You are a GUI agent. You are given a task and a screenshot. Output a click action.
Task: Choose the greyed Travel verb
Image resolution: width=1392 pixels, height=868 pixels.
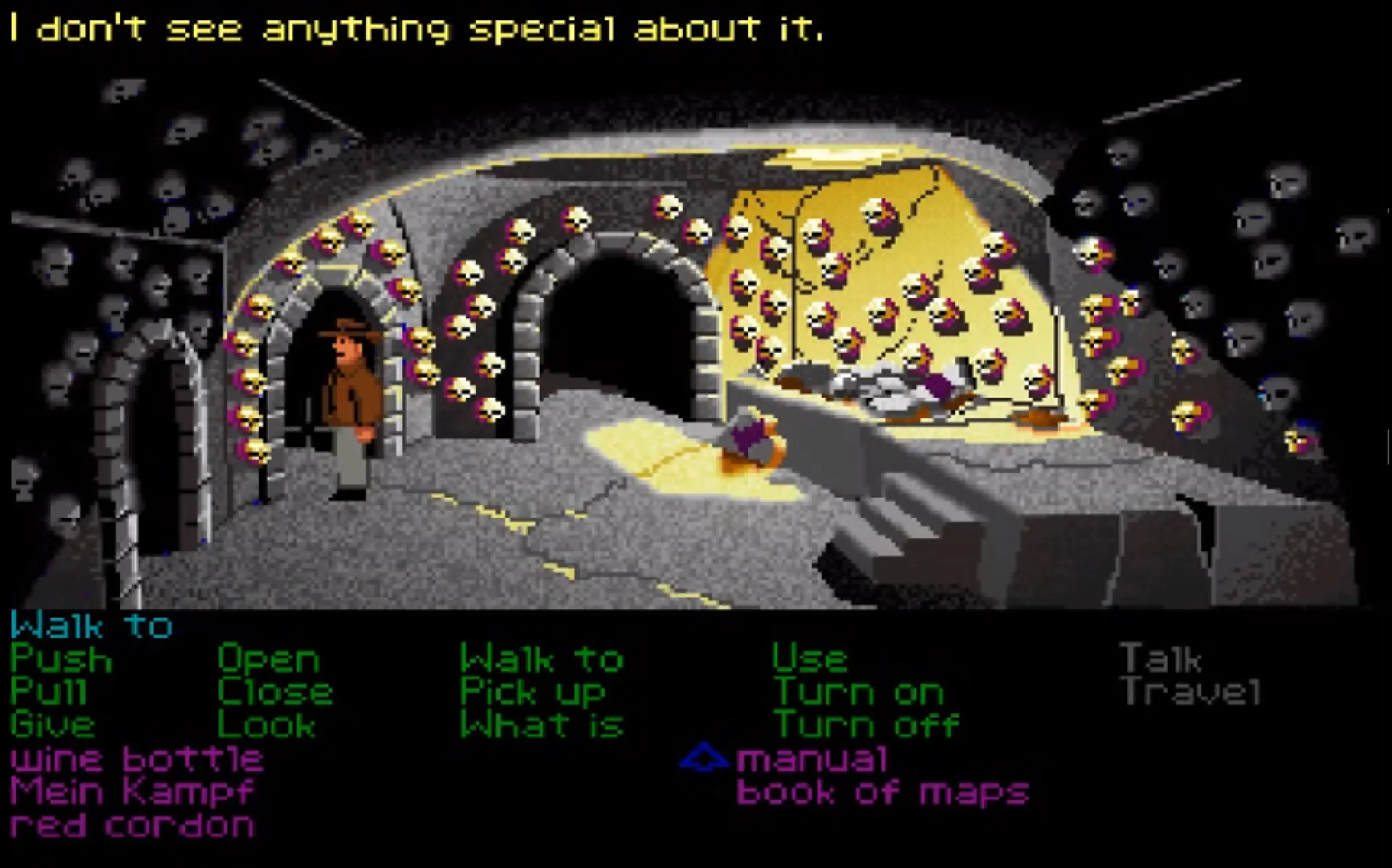pyautogui.click(x=1191, y=692)
